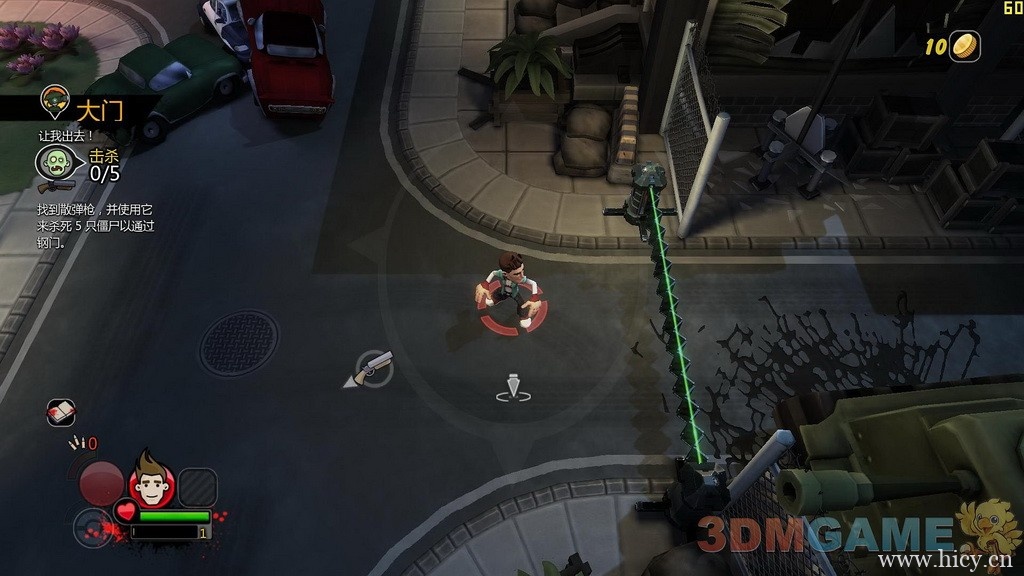
Task: Click the 大门 objective title
Action: 100,109
